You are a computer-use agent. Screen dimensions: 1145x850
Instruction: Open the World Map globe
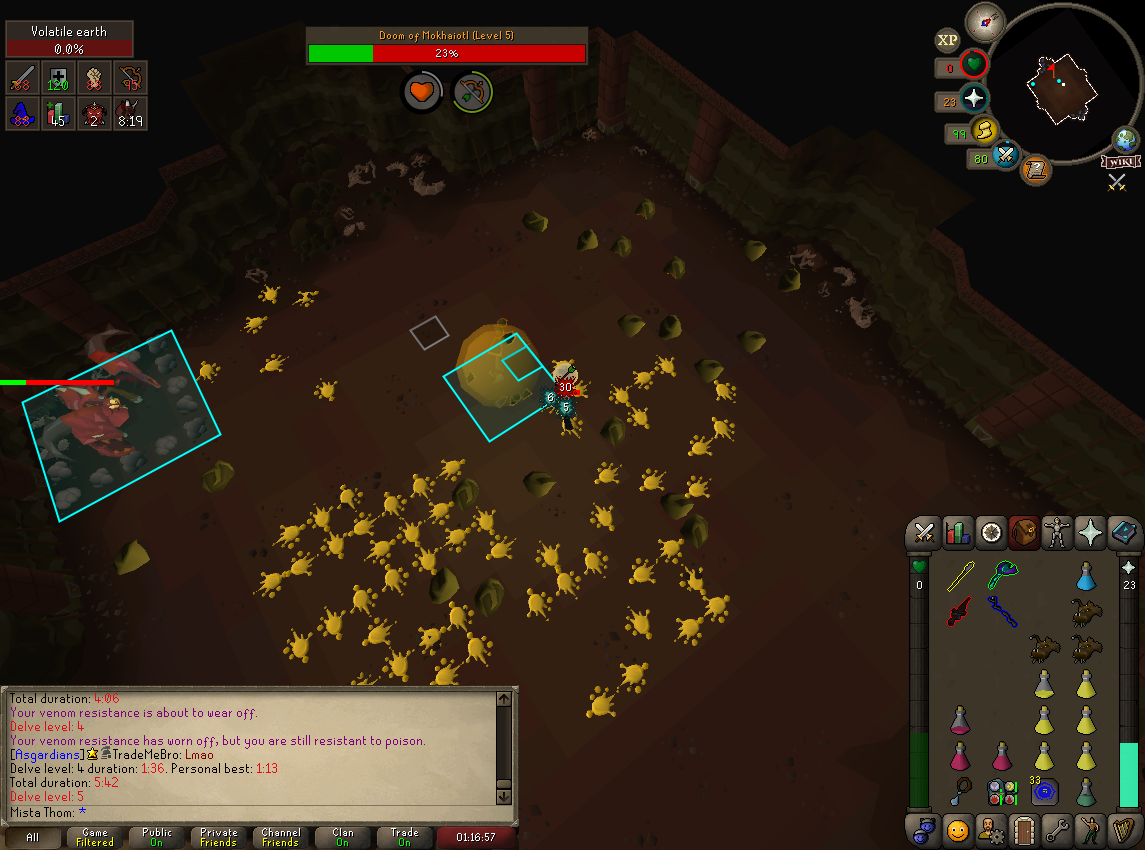pyautogui.click(x=1127, y=140)
